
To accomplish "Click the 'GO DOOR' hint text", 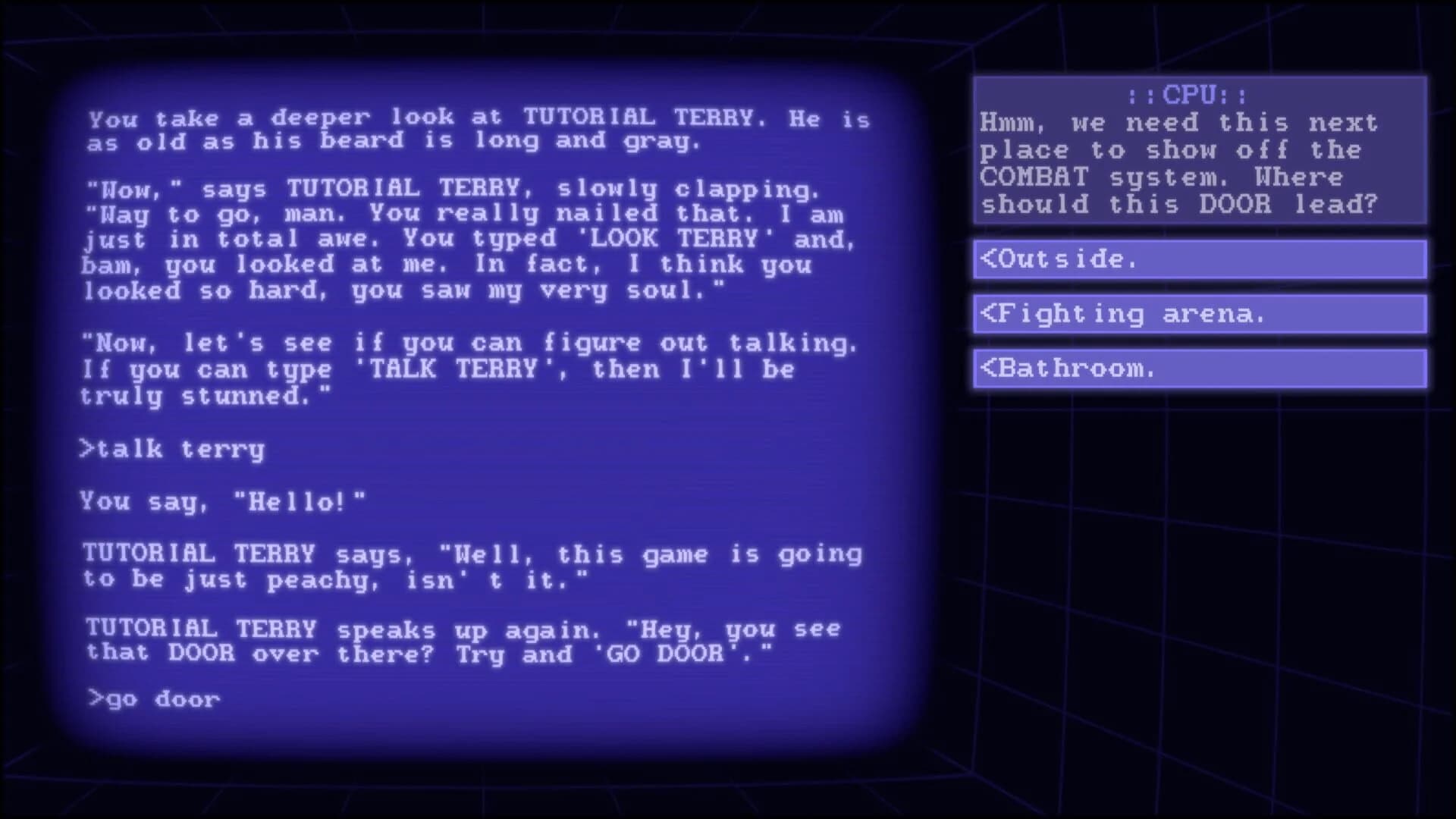I will click(x=667, y=654).
